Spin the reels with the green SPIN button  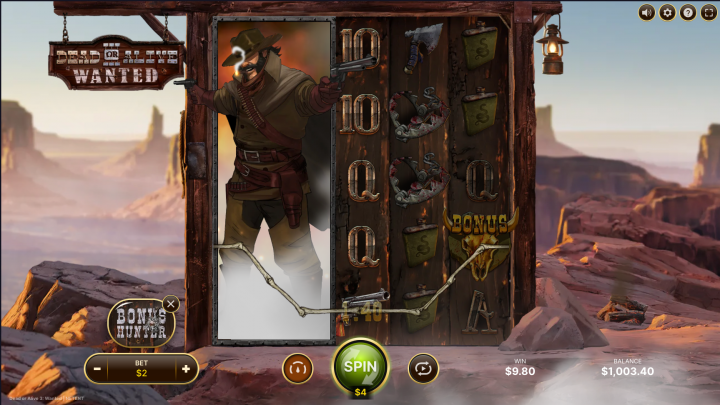coord(360,366)
